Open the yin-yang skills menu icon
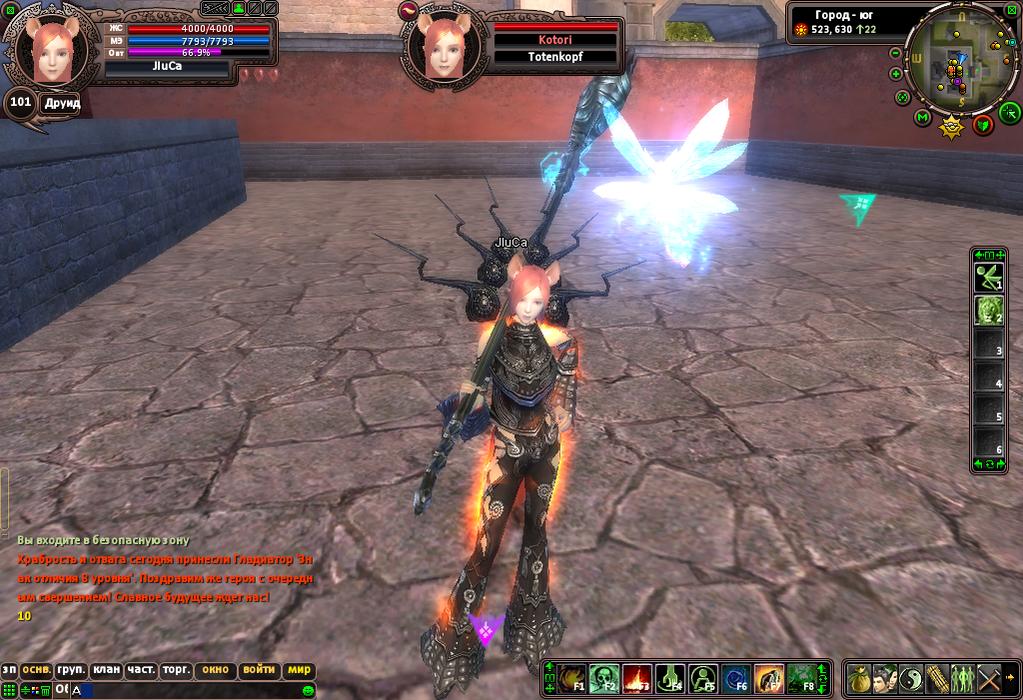The height and width of the screenshot is (700, 1023). point(910,679)
